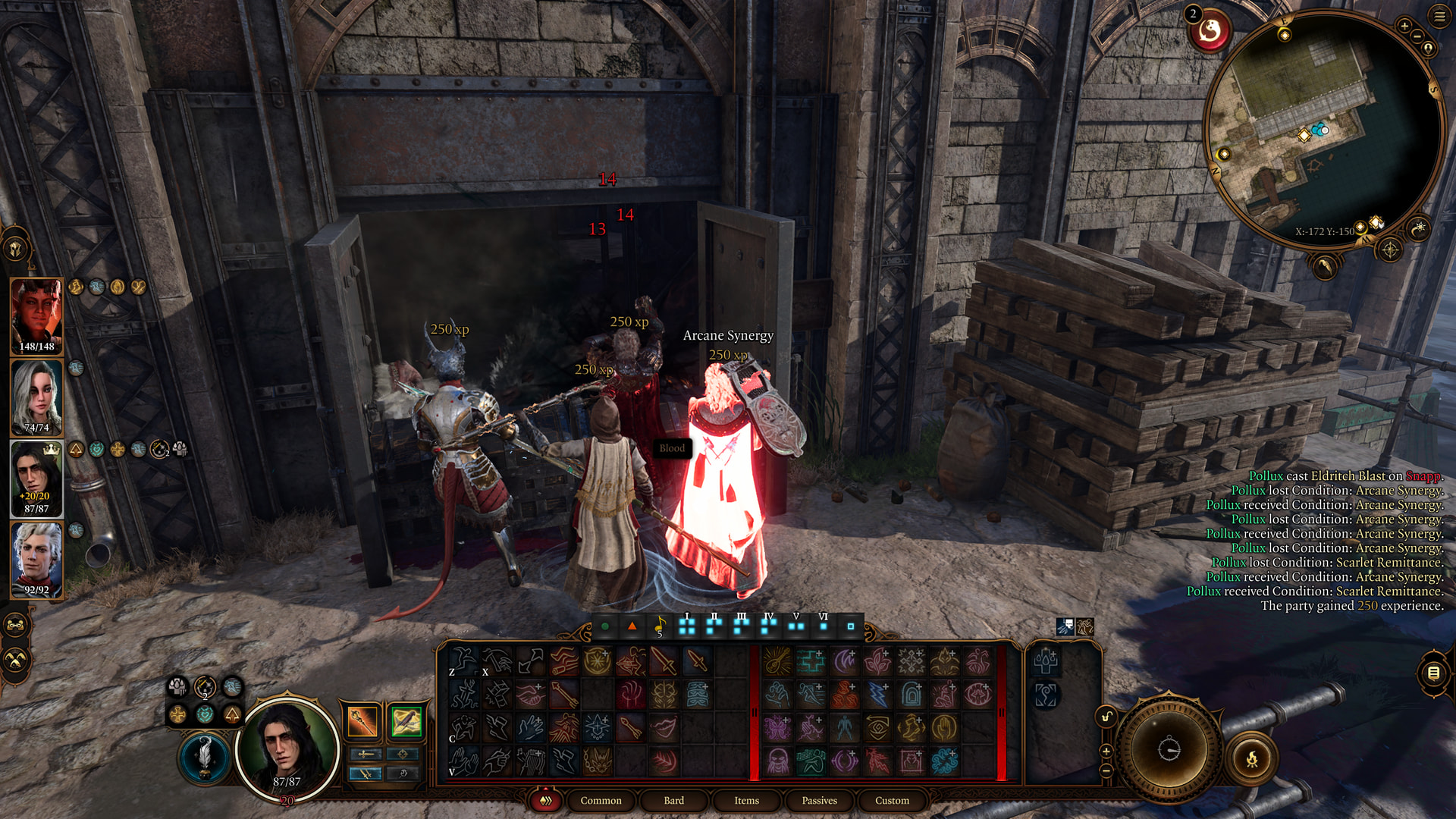Select the Passives hotbar tab
The image size is (1456, 819).
pos(819,800)
